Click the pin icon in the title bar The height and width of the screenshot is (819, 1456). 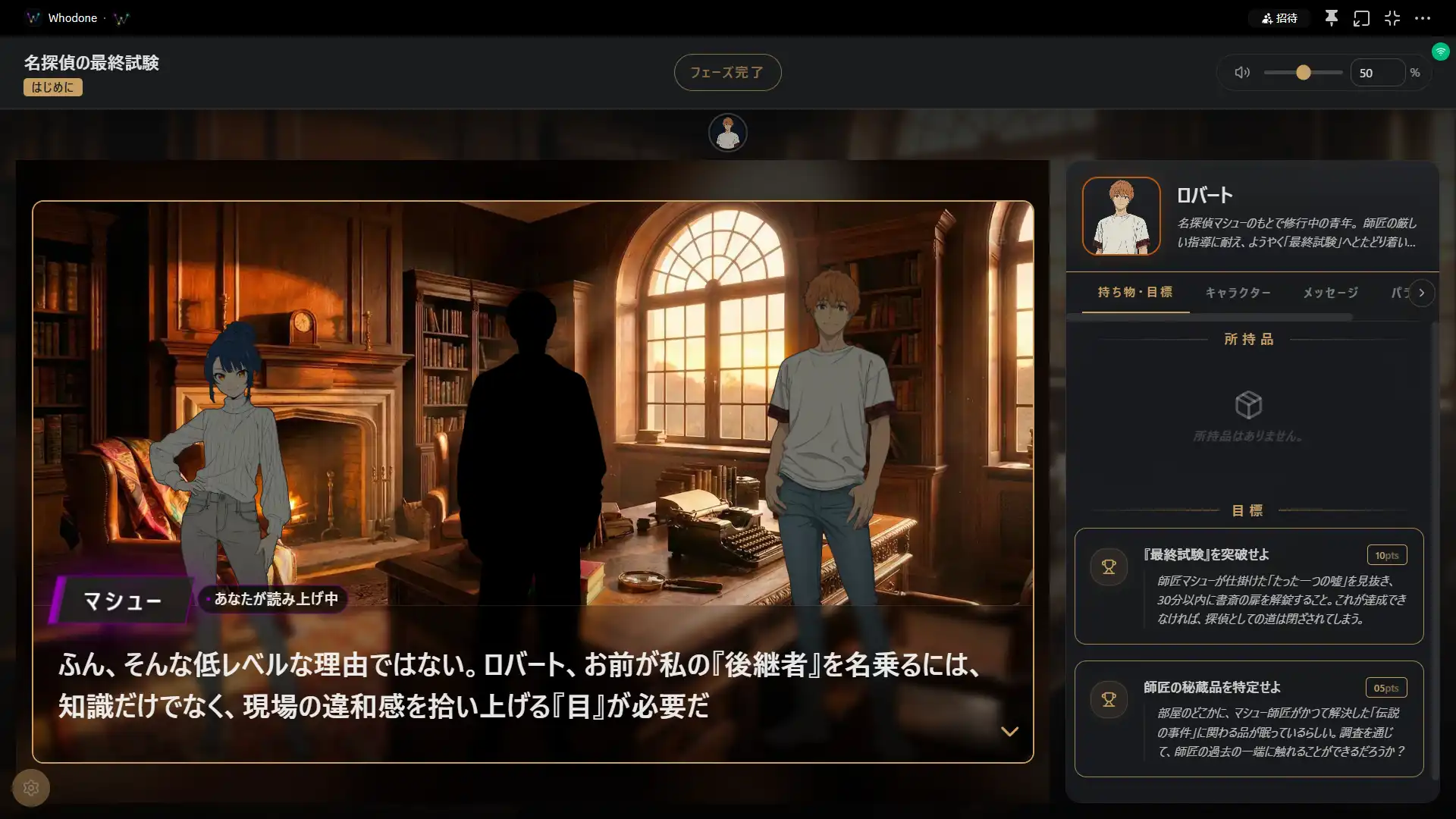pos(1331,18)
